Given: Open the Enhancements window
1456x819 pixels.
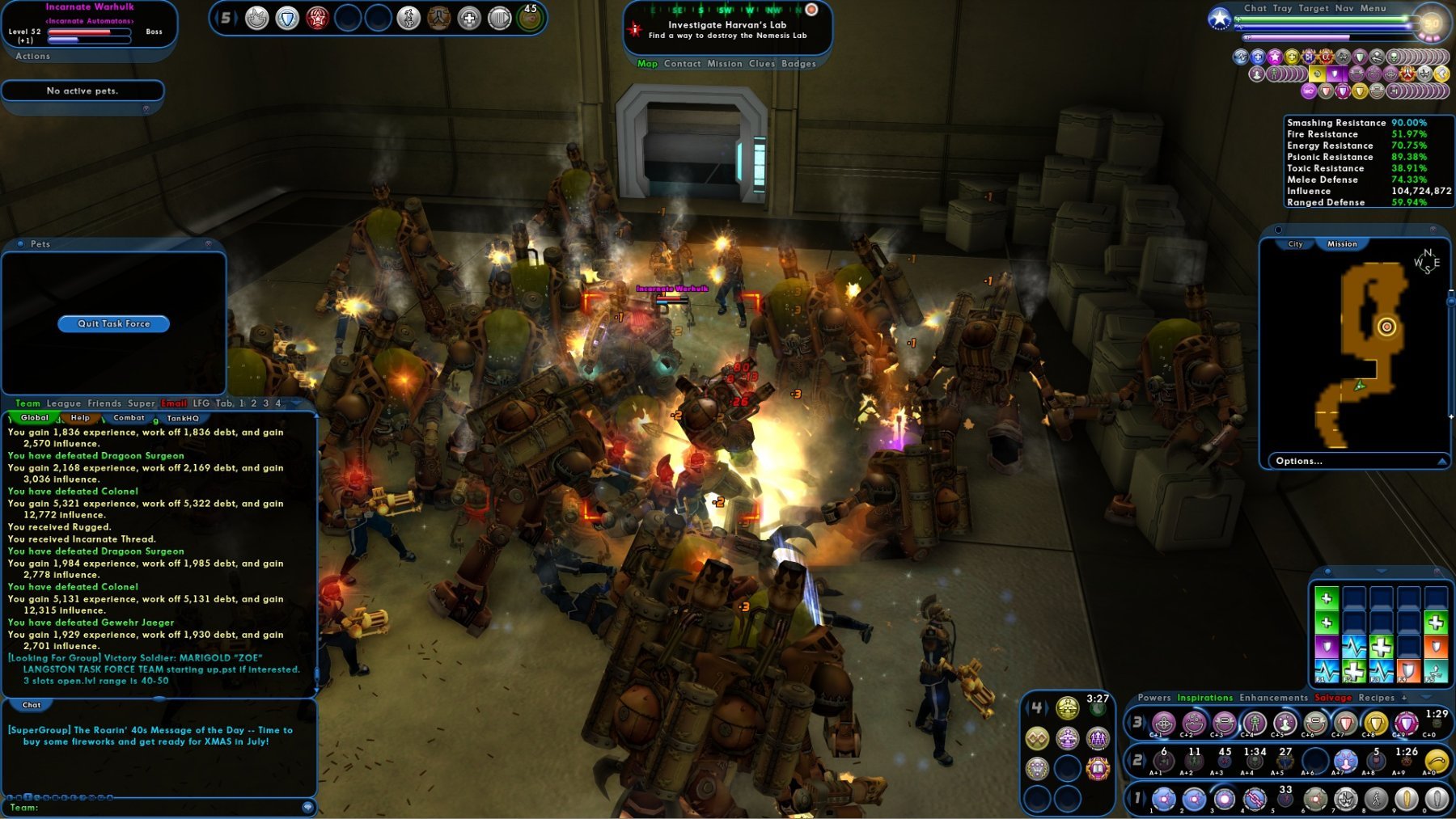Looking at the screenshot, I should [x=1273, y=698].
